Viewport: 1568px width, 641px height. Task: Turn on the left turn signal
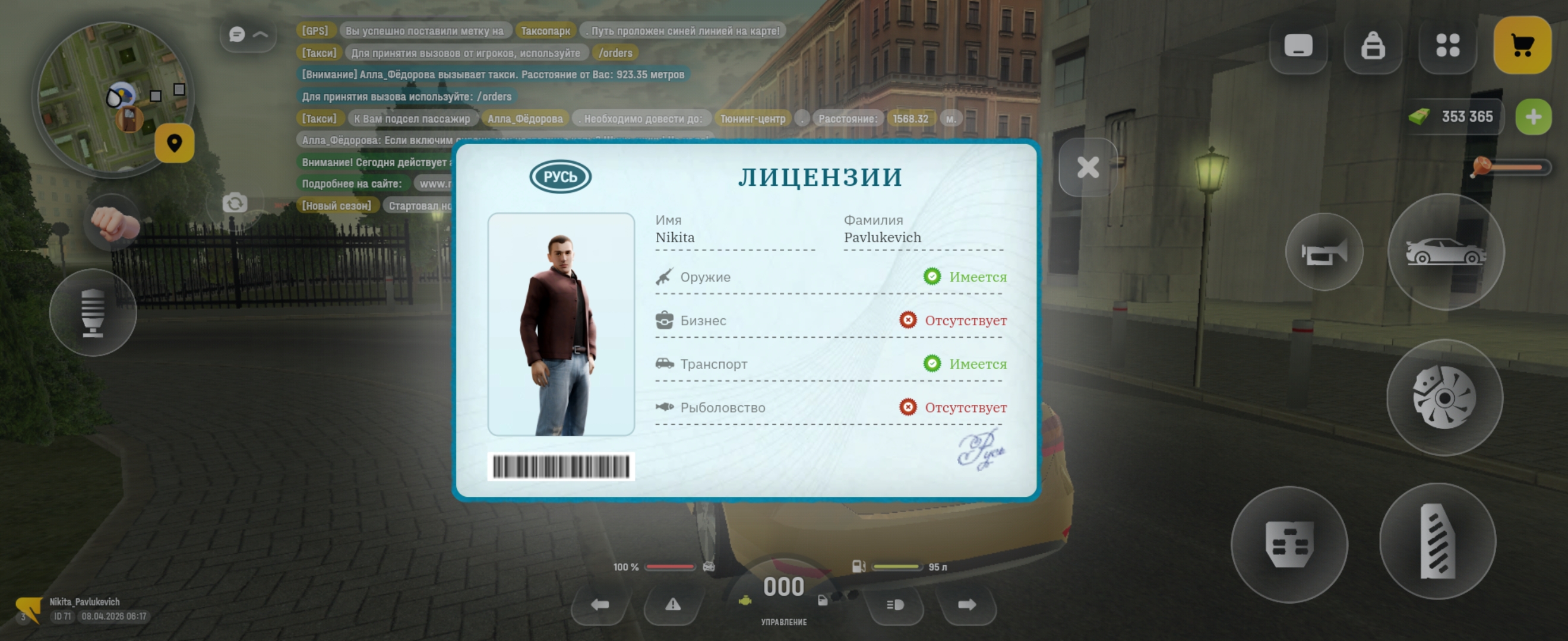point(599,605)
